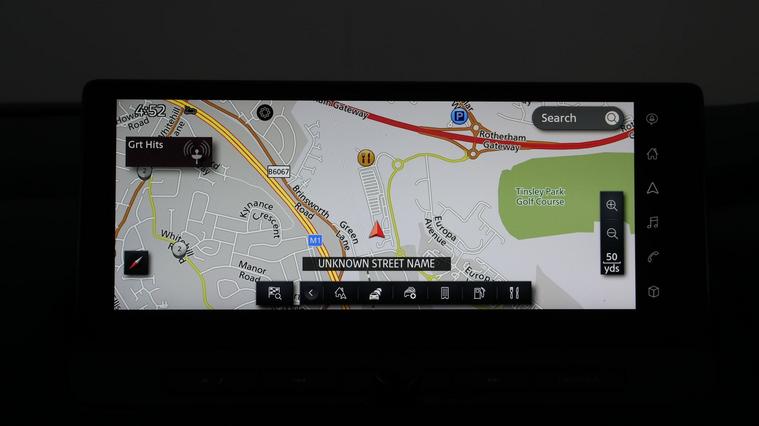The width and height of the screenshot is (759, 426).
Task: Open the user profile icon
Action: click(x=652, y=119)
